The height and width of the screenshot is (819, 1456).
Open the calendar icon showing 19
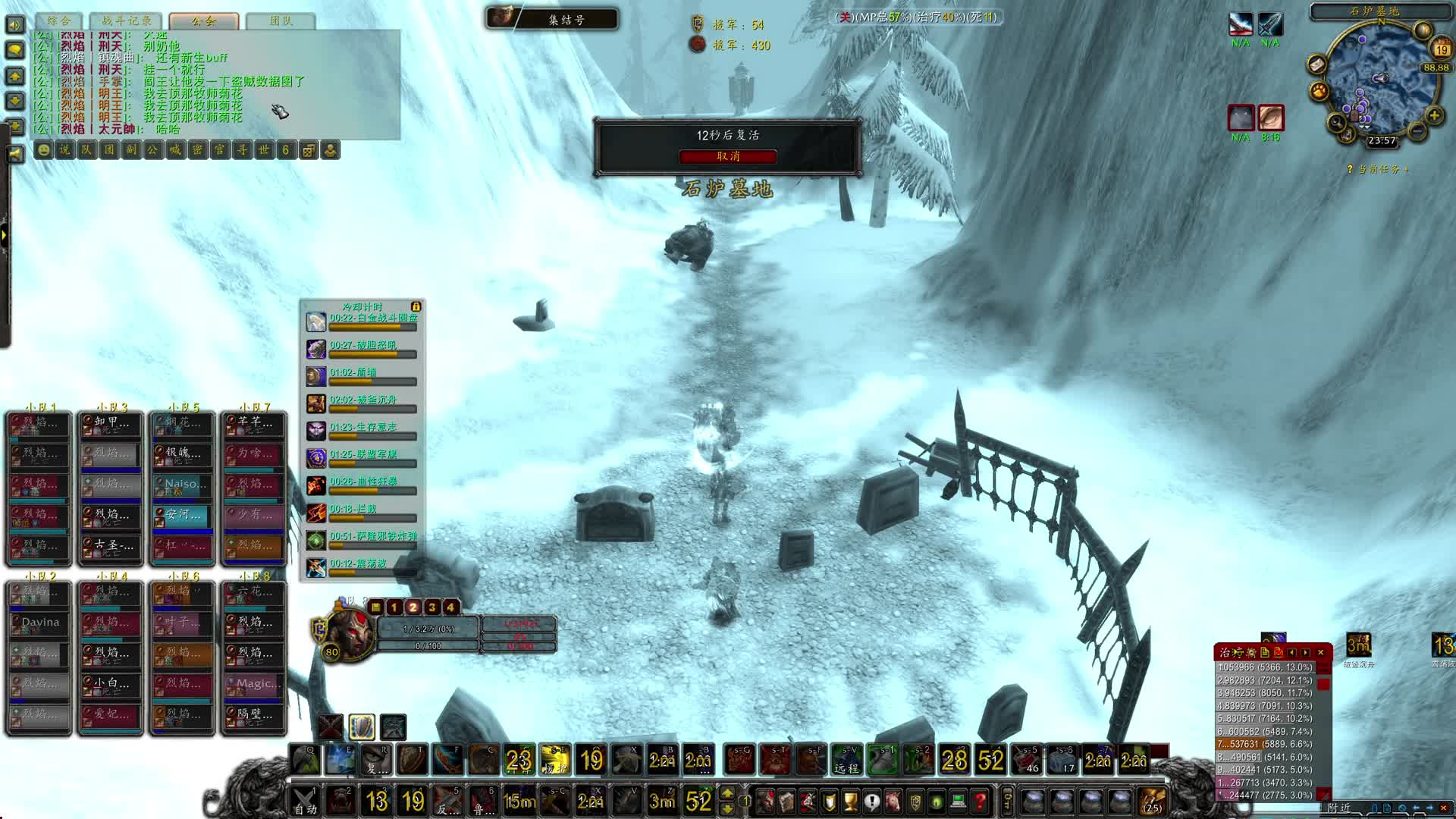click(1442, 49)
